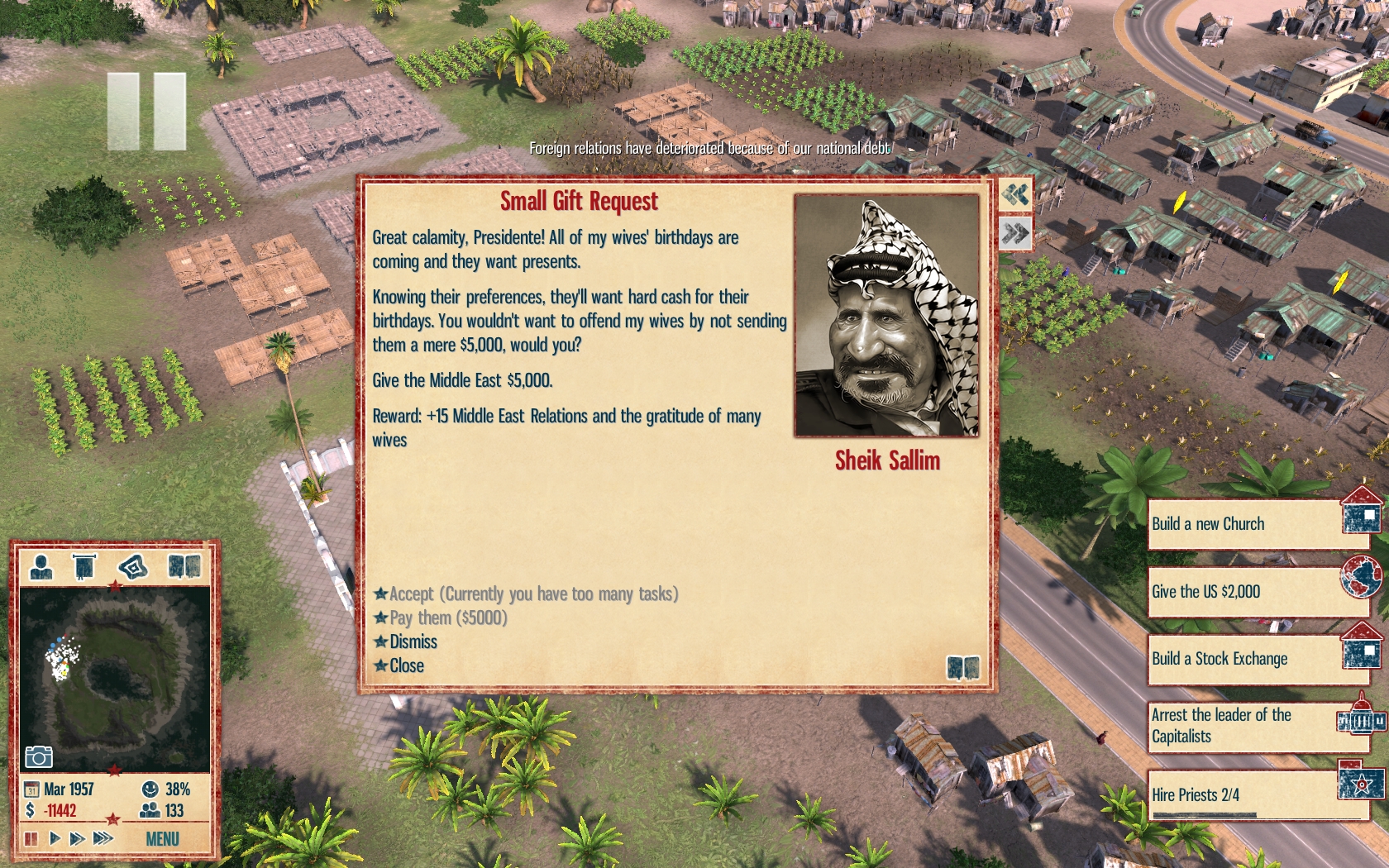
Task: Choose Pay them ($5000) option
Action: (x=447, y=618)
